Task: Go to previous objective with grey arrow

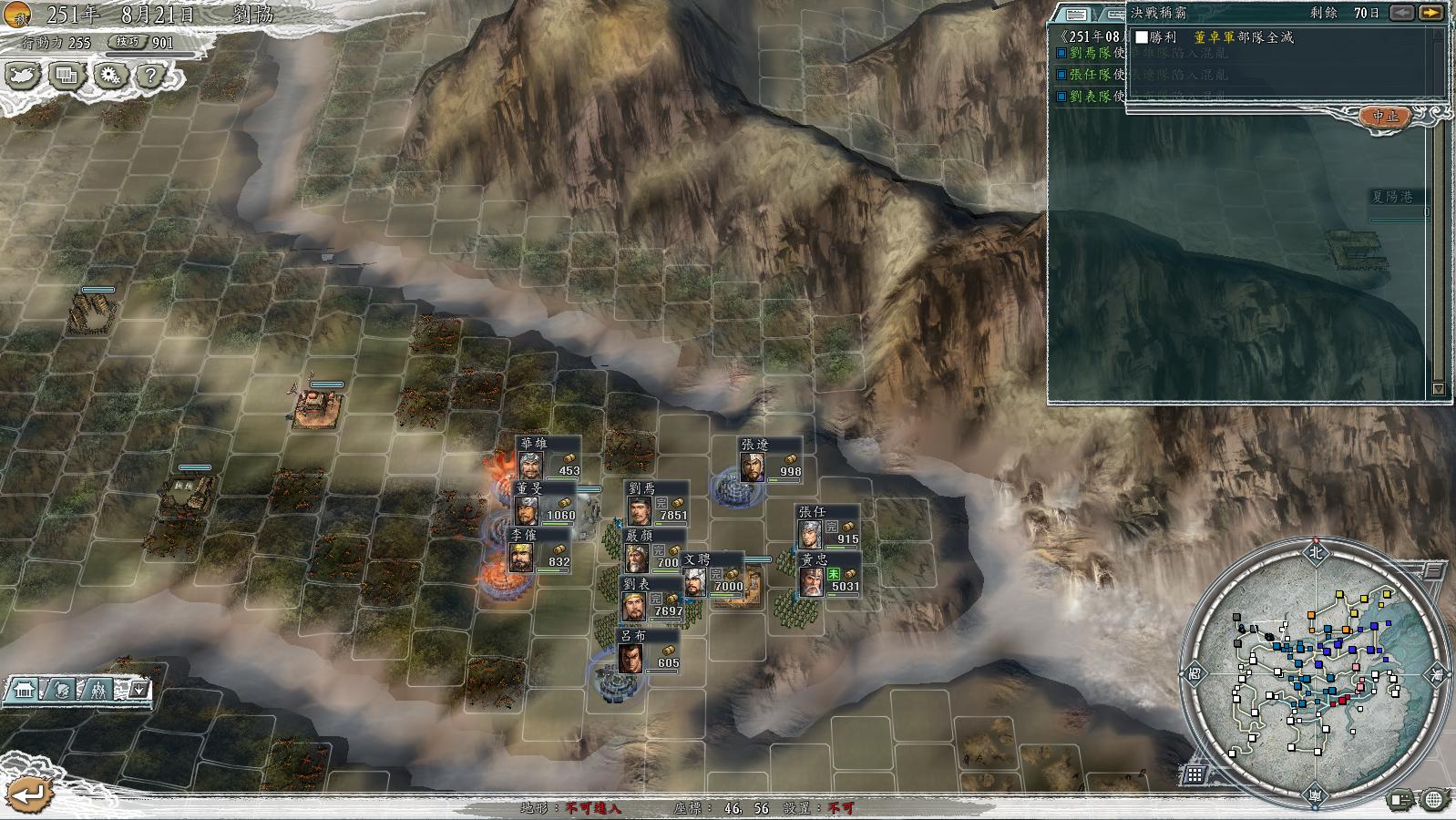Action: point(1403,13)
